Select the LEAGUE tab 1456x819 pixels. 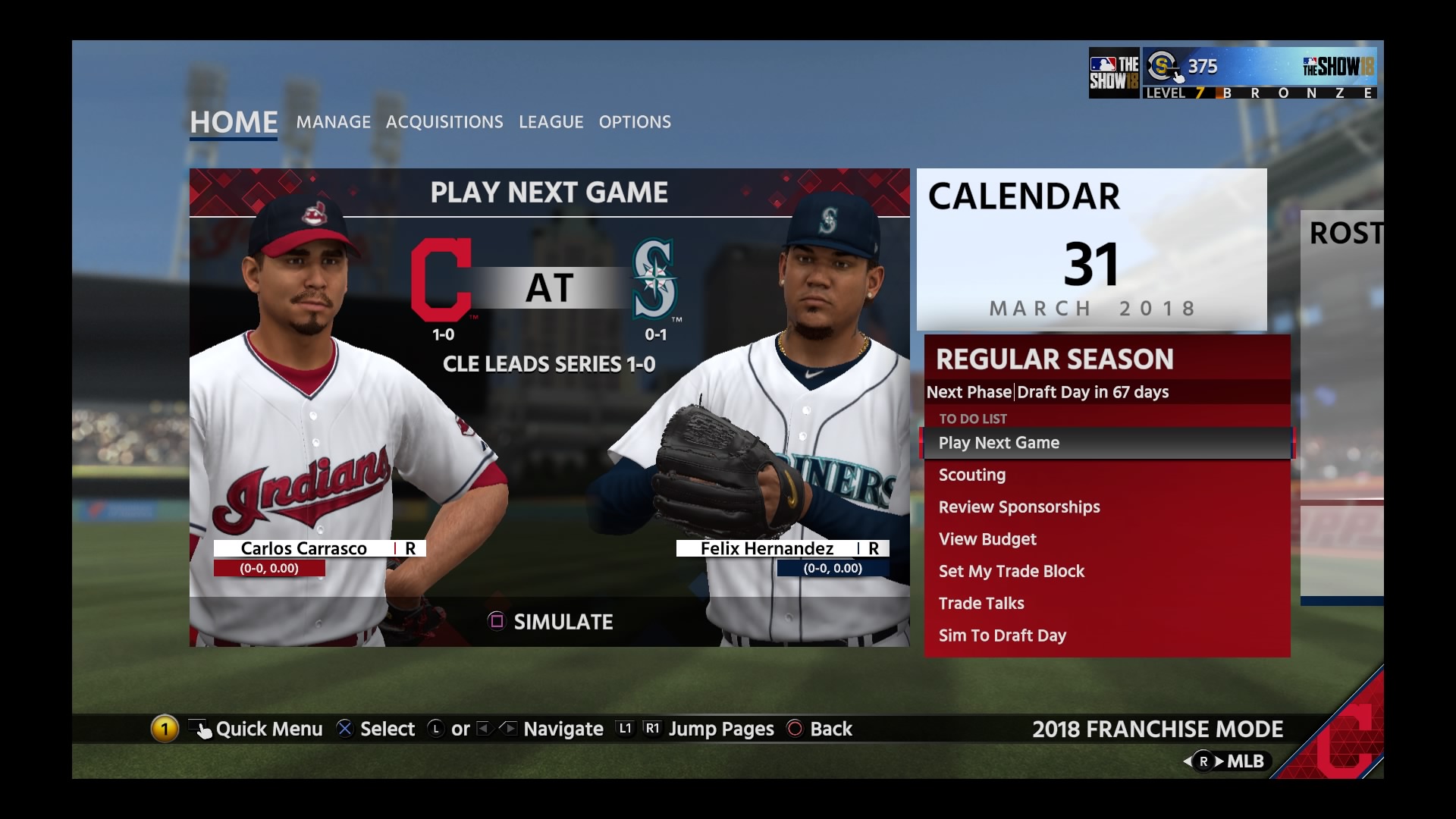click(x=551, y=122)
